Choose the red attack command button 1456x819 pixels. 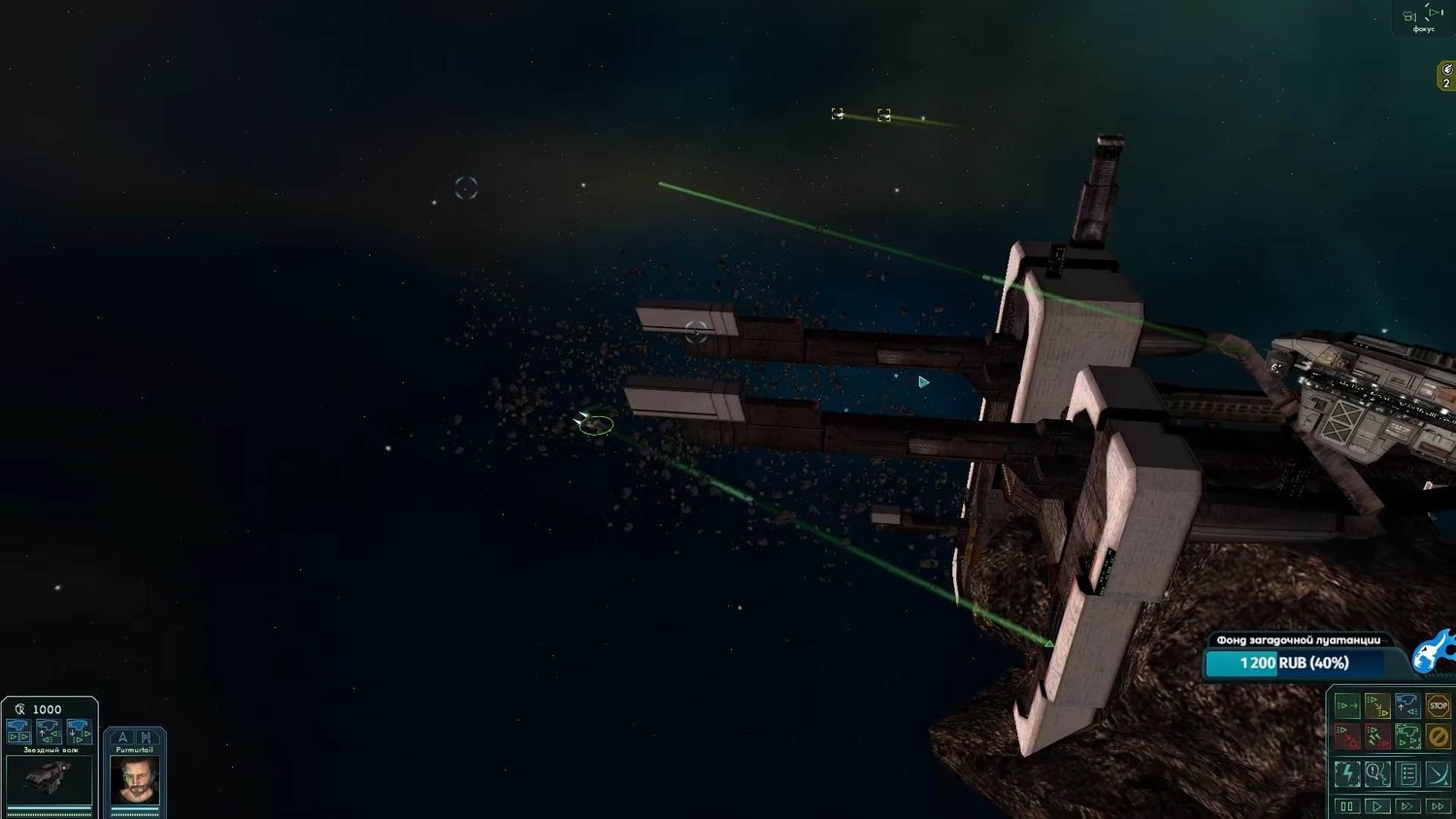tap(1346, 737)
